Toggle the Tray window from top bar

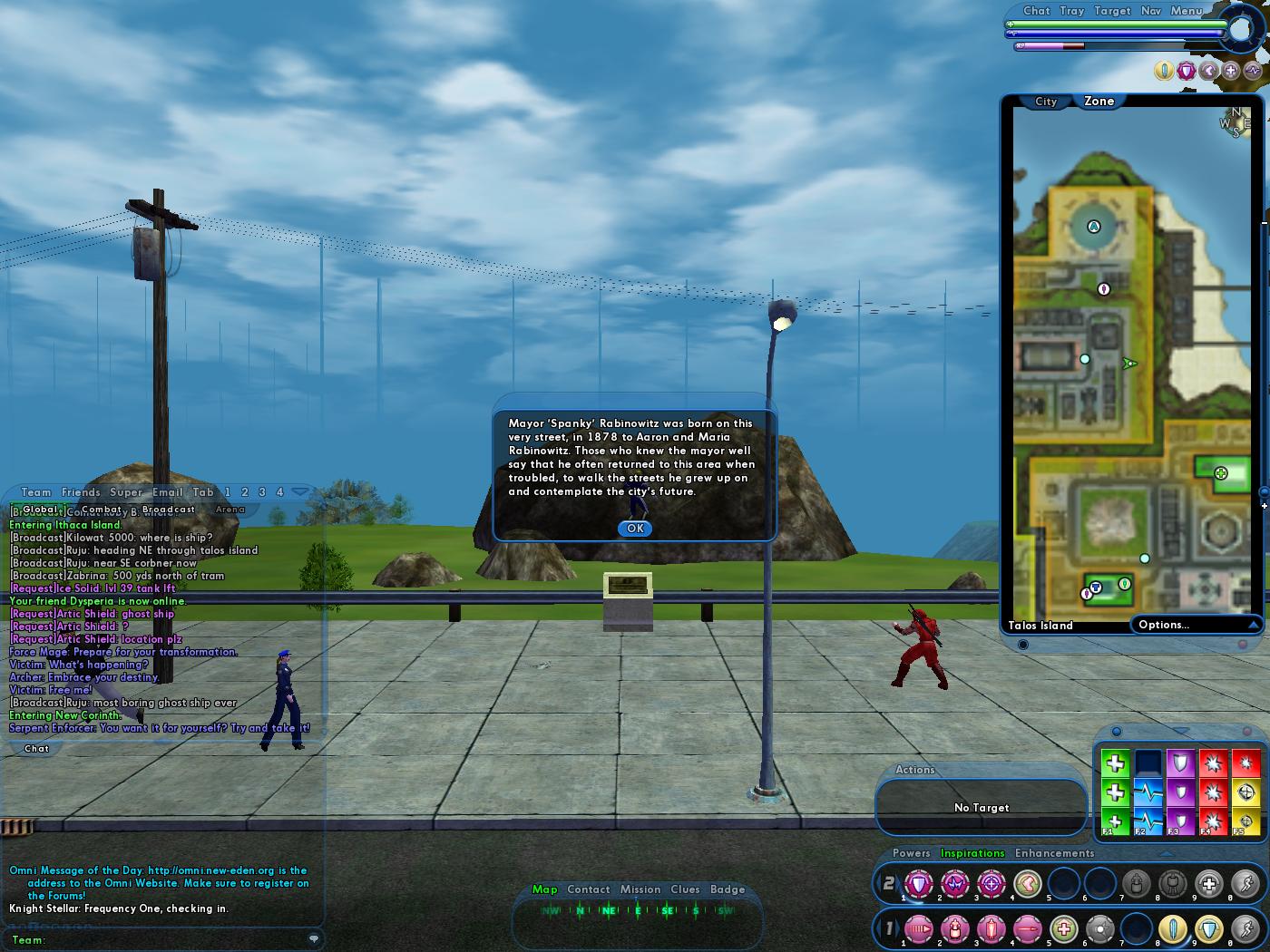click(1071, 11)
